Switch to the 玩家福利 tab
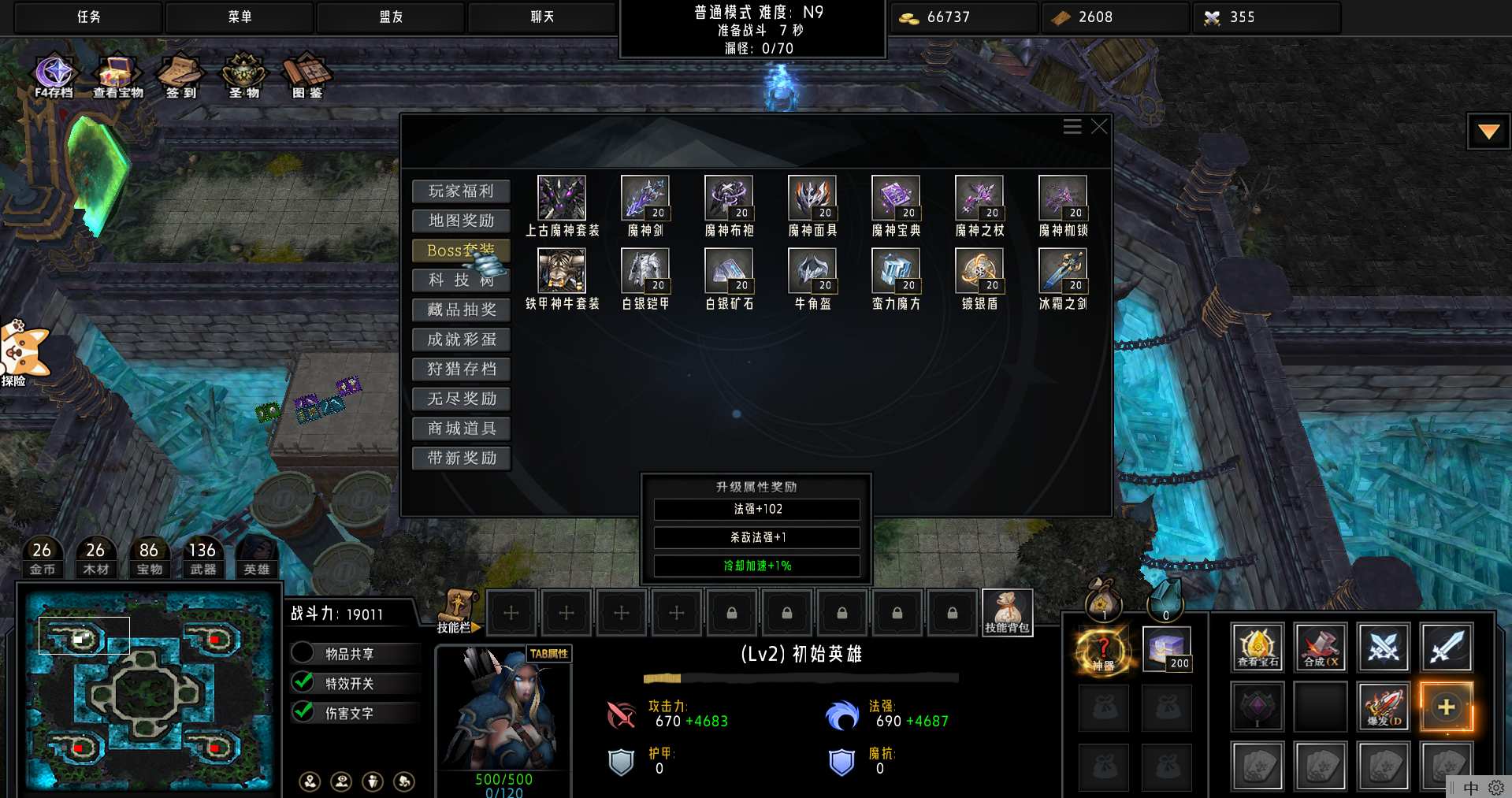The width and height of the screenshot is (1512, 798). point(461,191)
